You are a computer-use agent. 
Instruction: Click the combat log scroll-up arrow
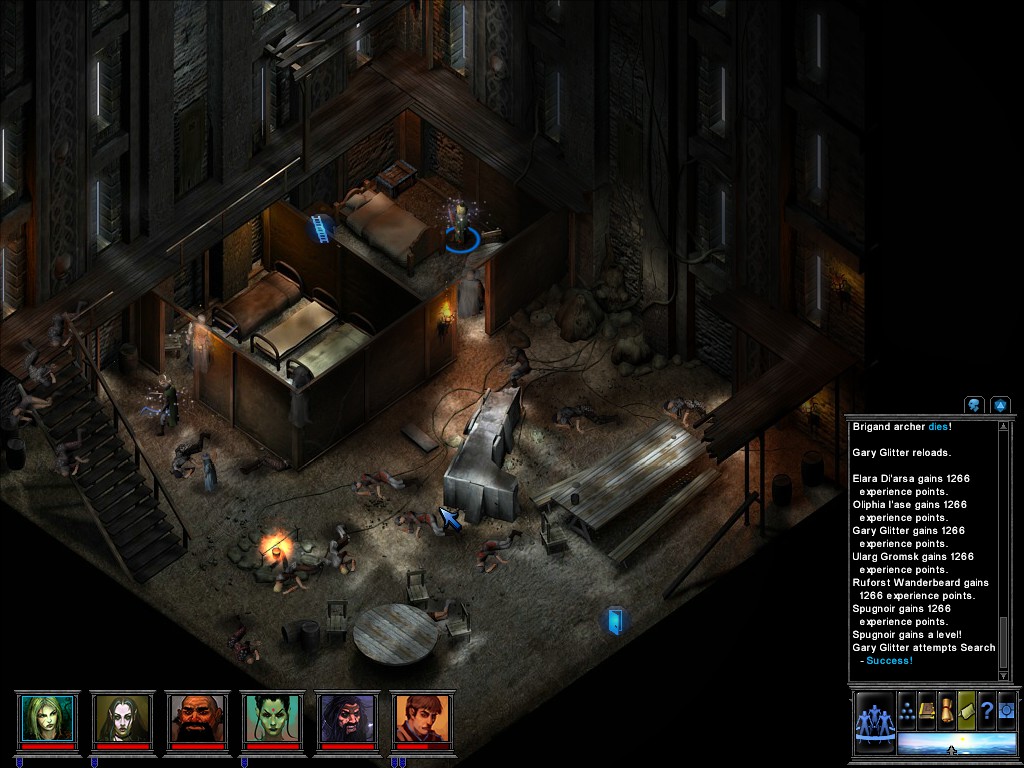coord(1005,427)
